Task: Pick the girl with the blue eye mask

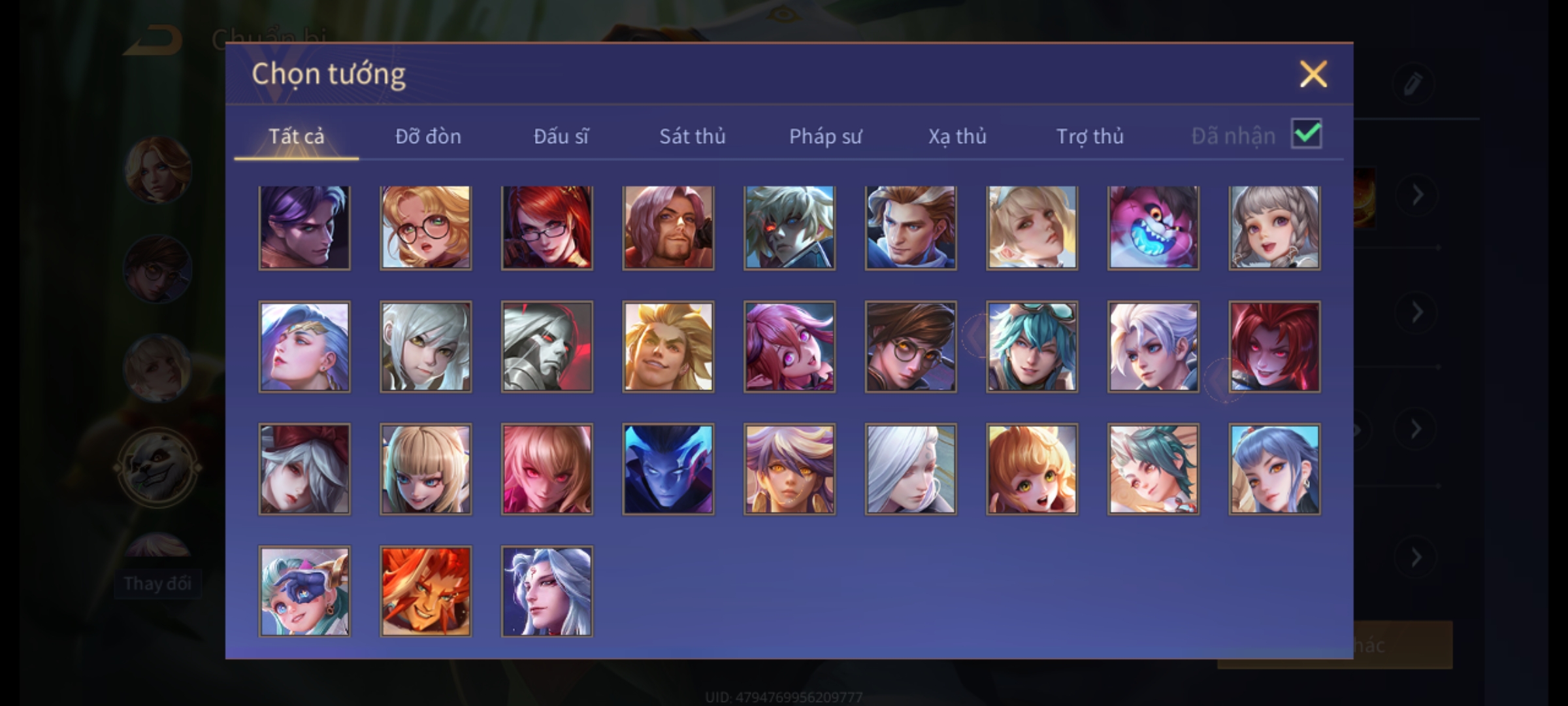Action: click(304, 591)
